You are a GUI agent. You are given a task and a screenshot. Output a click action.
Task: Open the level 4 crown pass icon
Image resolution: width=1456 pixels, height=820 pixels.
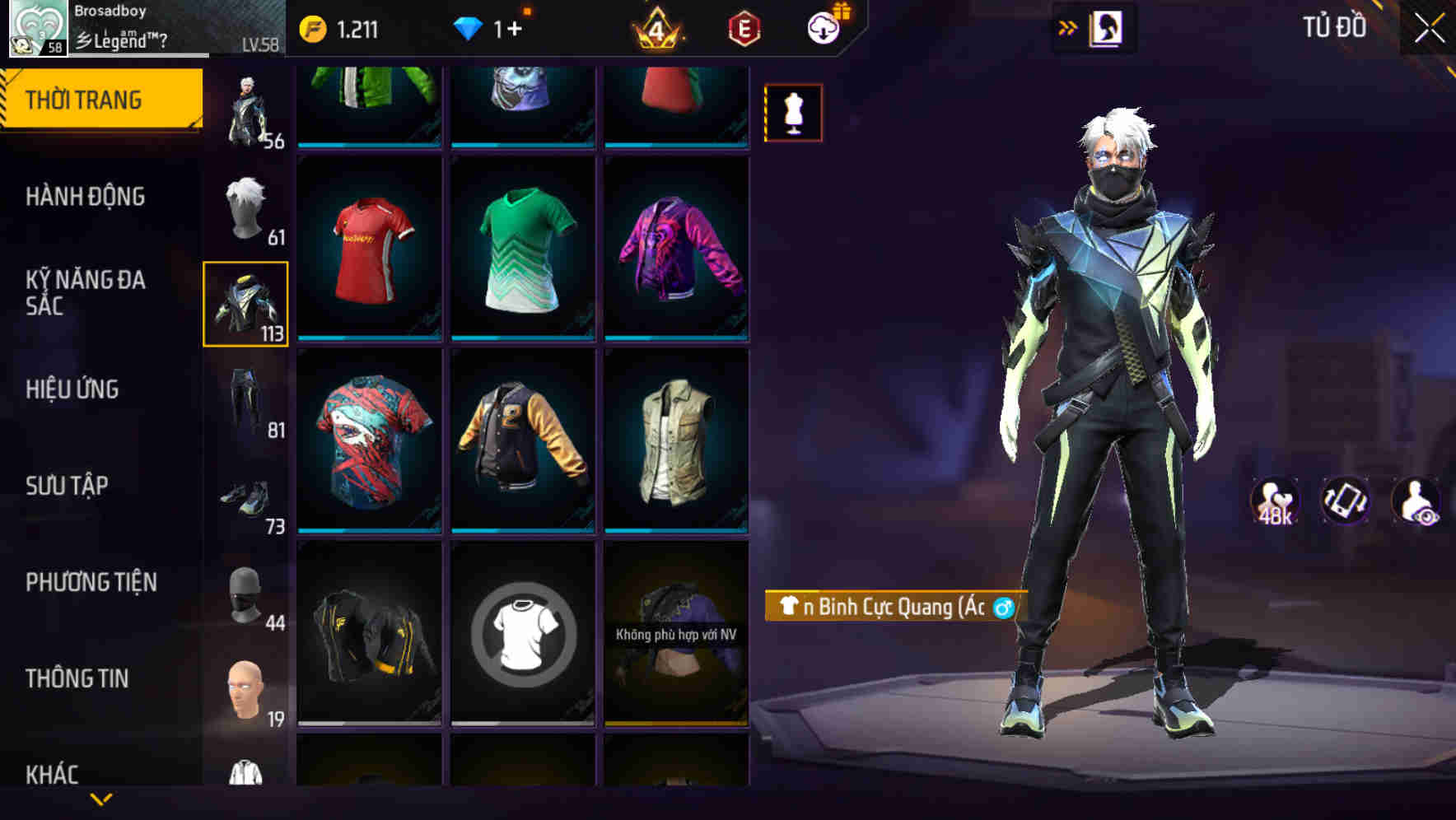tap(655, 30)
